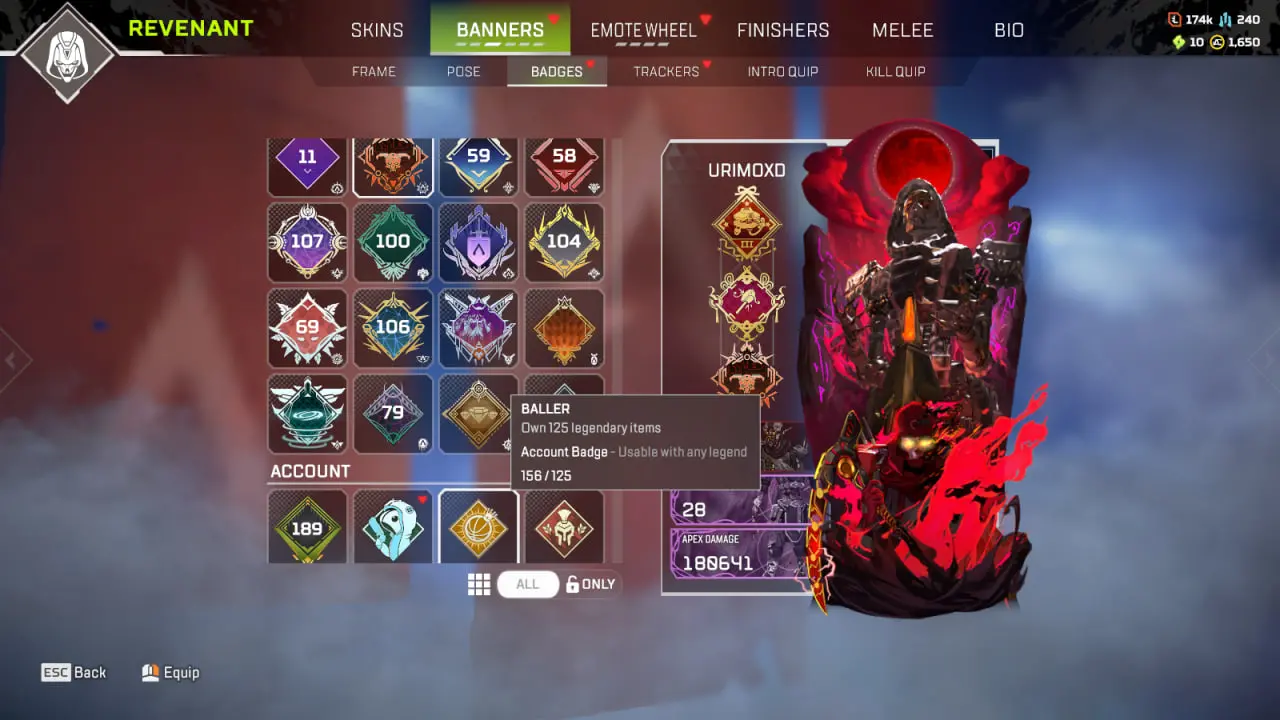
Task: Select the Baller account badge
Action: coord(478,528)
